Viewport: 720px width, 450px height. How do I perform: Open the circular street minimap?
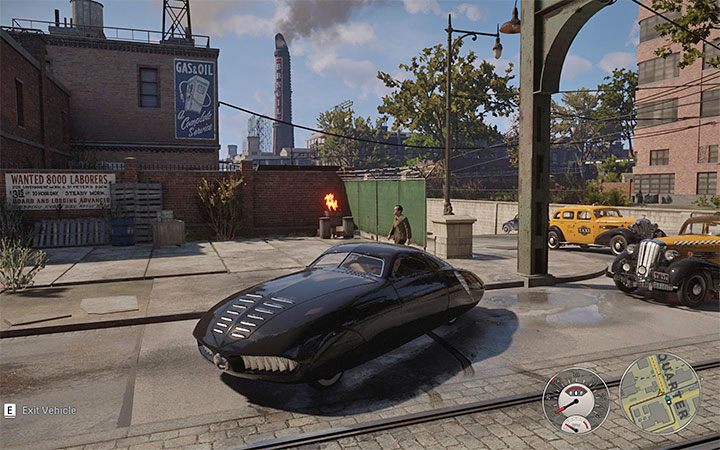point(659,393)
